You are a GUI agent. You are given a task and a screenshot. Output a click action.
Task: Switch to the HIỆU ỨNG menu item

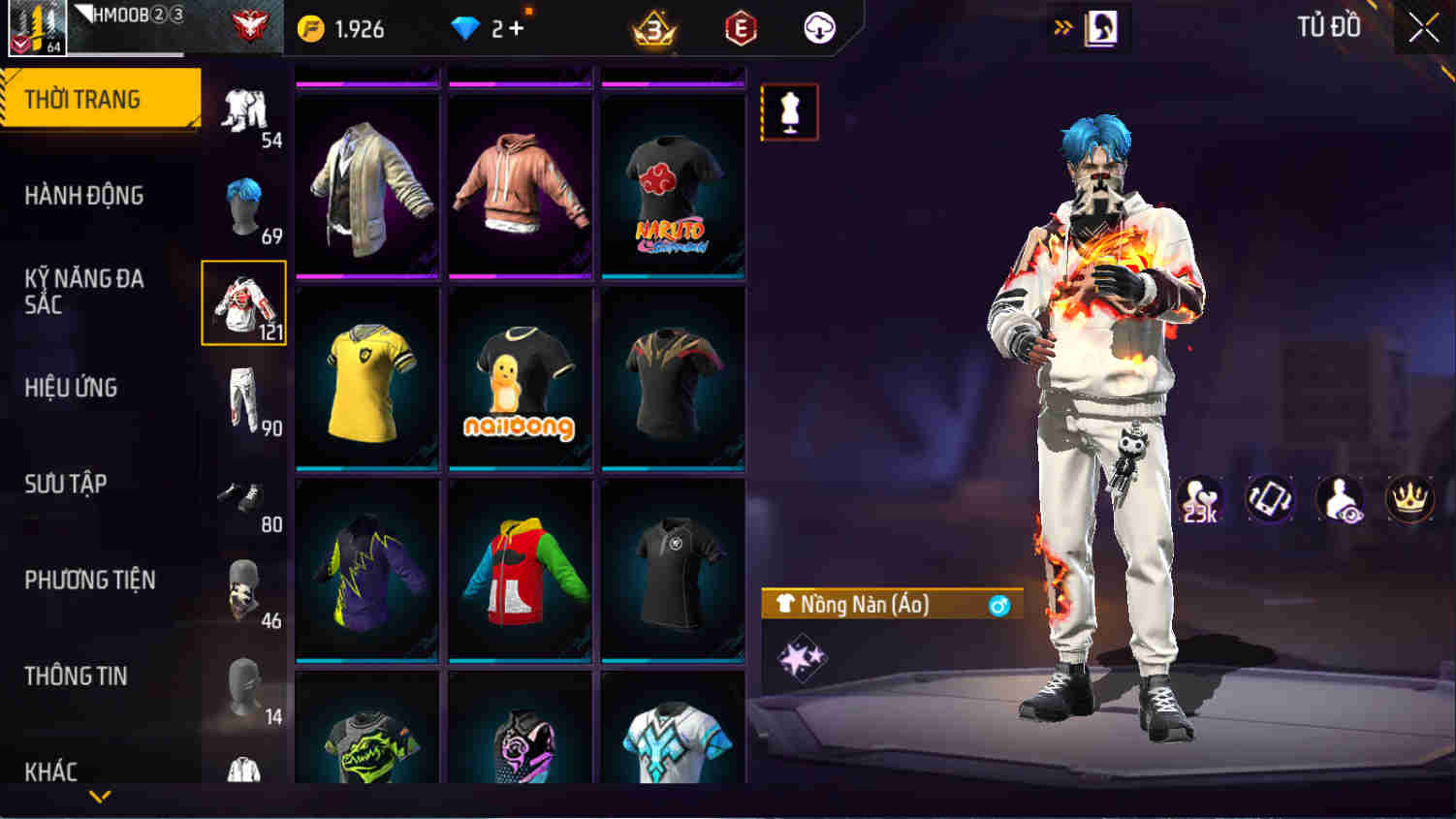(73, 388)
